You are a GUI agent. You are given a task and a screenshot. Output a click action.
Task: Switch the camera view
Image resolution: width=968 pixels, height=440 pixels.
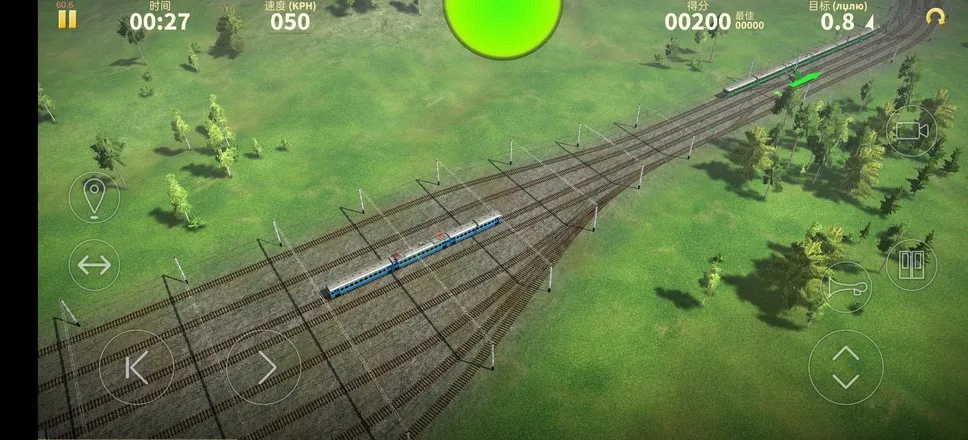(x=911, y=131)
